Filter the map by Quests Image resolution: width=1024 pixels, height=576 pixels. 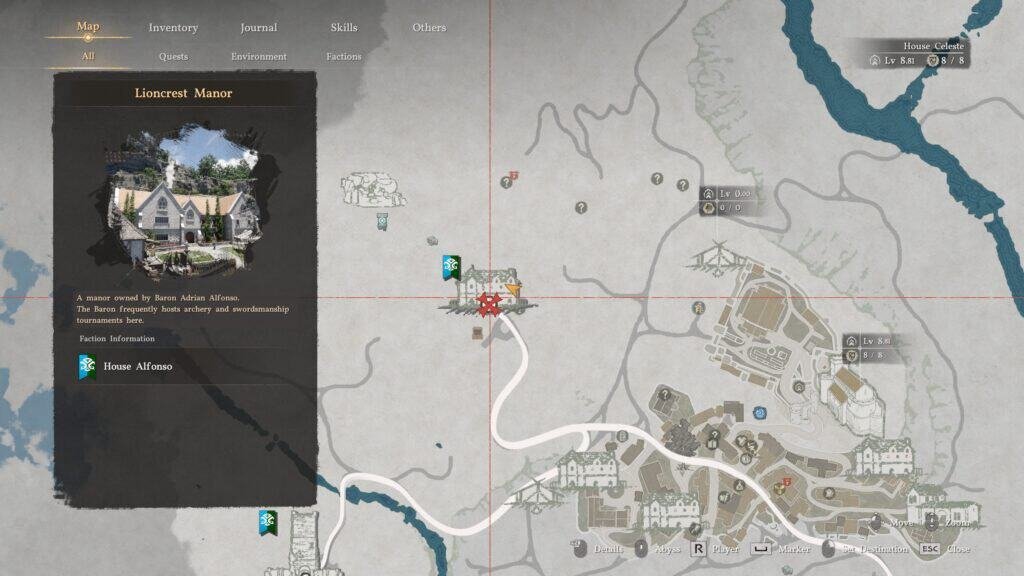[x=173, y=57]
